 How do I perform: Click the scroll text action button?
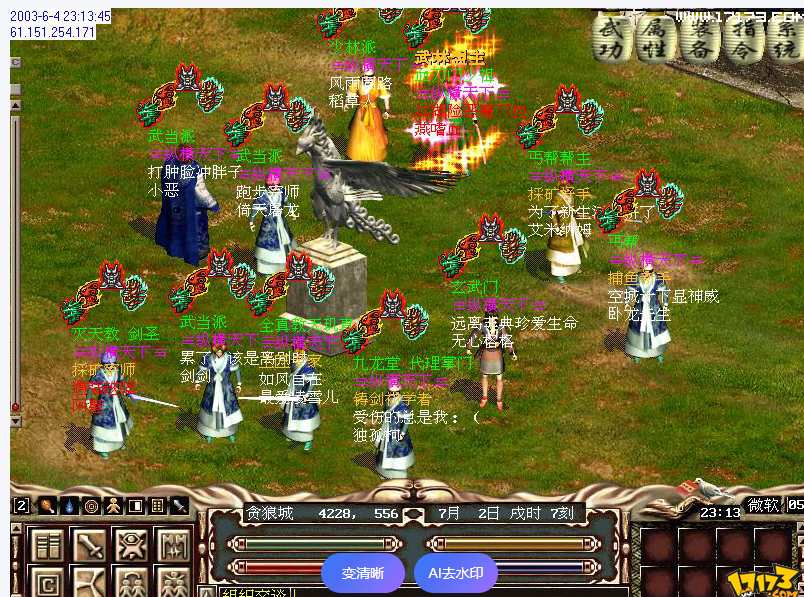(x=48, y=546)
